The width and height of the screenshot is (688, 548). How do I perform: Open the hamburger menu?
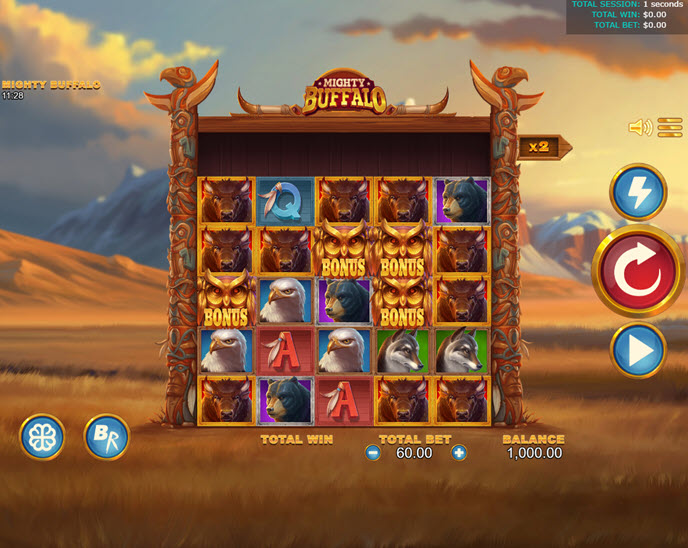click(x=669, y=127)
